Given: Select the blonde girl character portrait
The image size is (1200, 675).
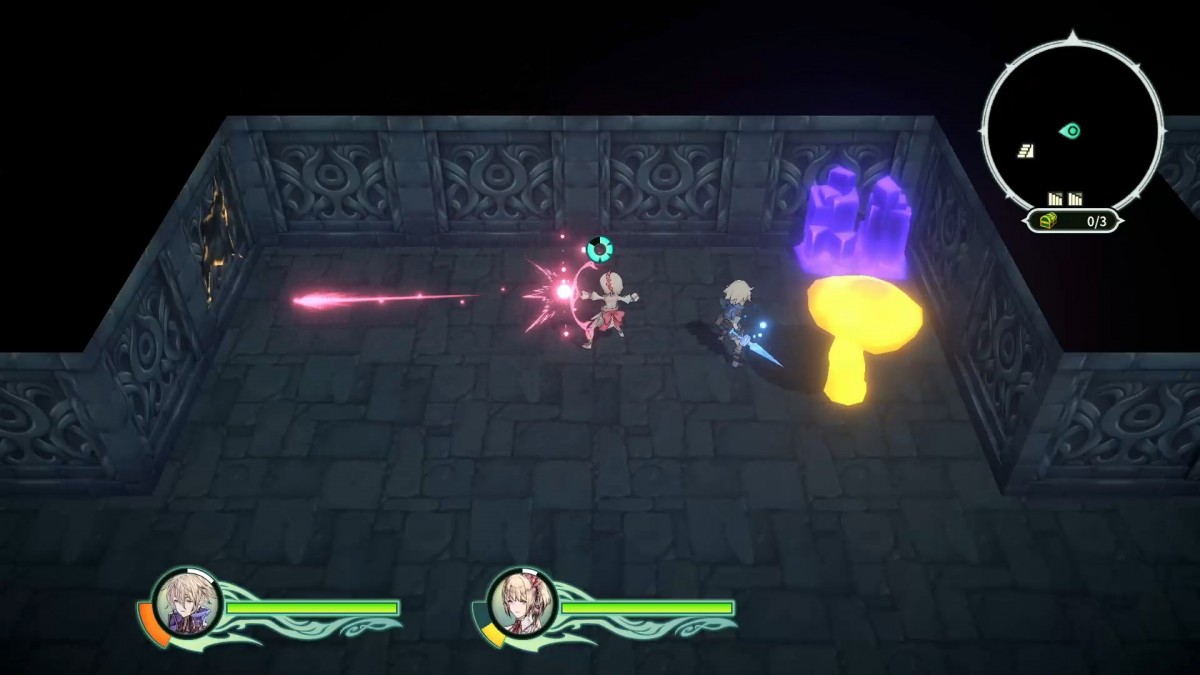Looking at the screenshot, I should (521, 604).
